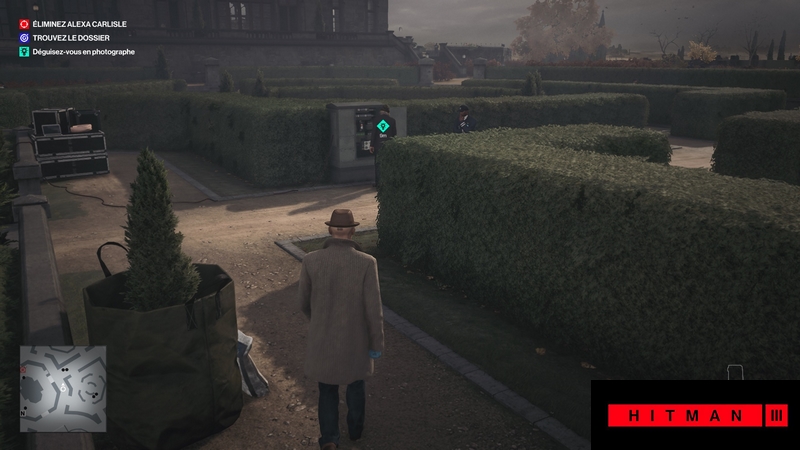Image resolution: width=800 pixels, height=450 pixels.
Task: Select the Déguisez-vous en photographe objective
Action: point(84,51)
